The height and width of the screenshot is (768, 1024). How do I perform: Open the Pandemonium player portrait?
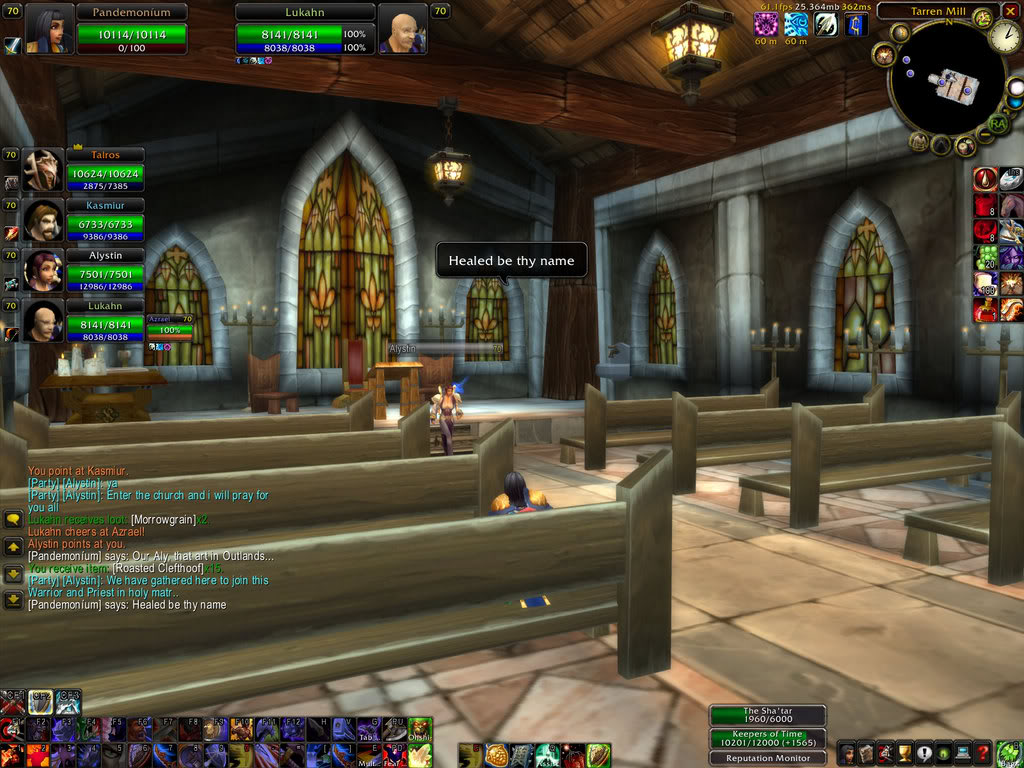(x=47, y=30)
